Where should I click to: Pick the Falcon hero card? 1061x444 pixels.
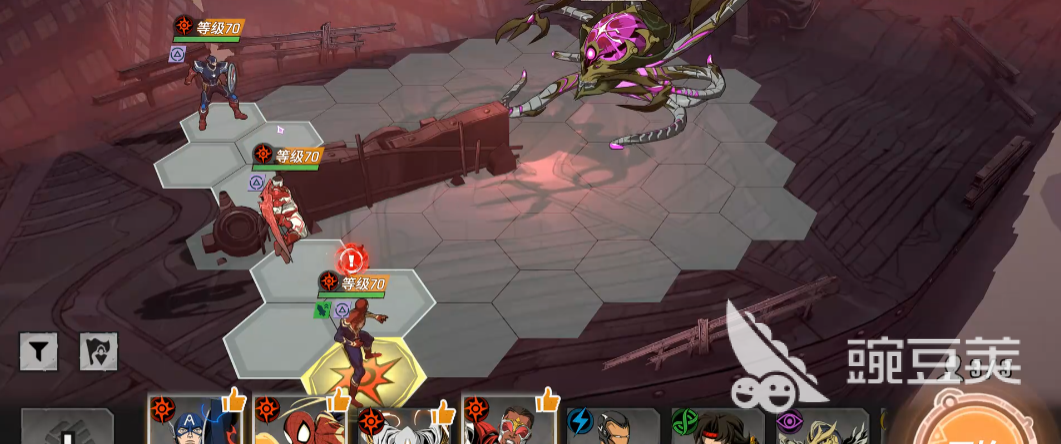pos(511,421)
